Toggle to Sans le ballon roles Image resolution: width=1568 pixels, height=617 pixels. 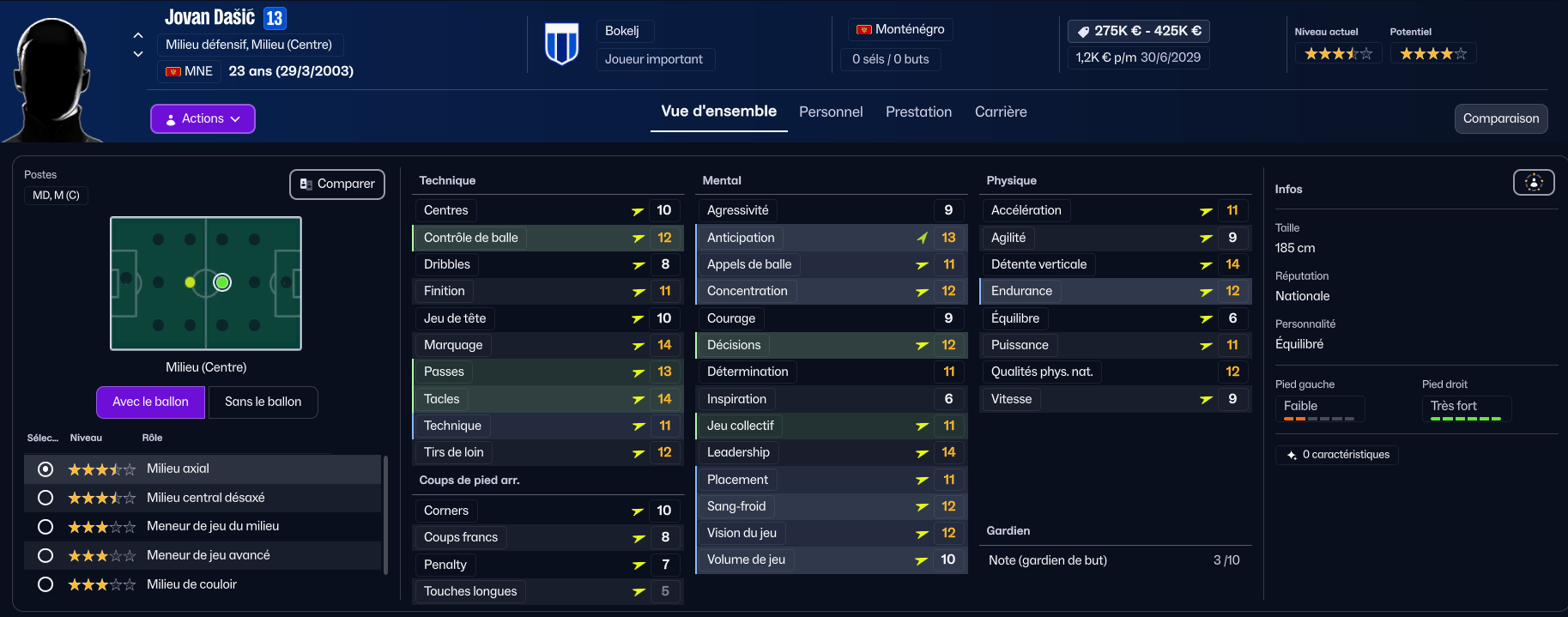[263, 402]
